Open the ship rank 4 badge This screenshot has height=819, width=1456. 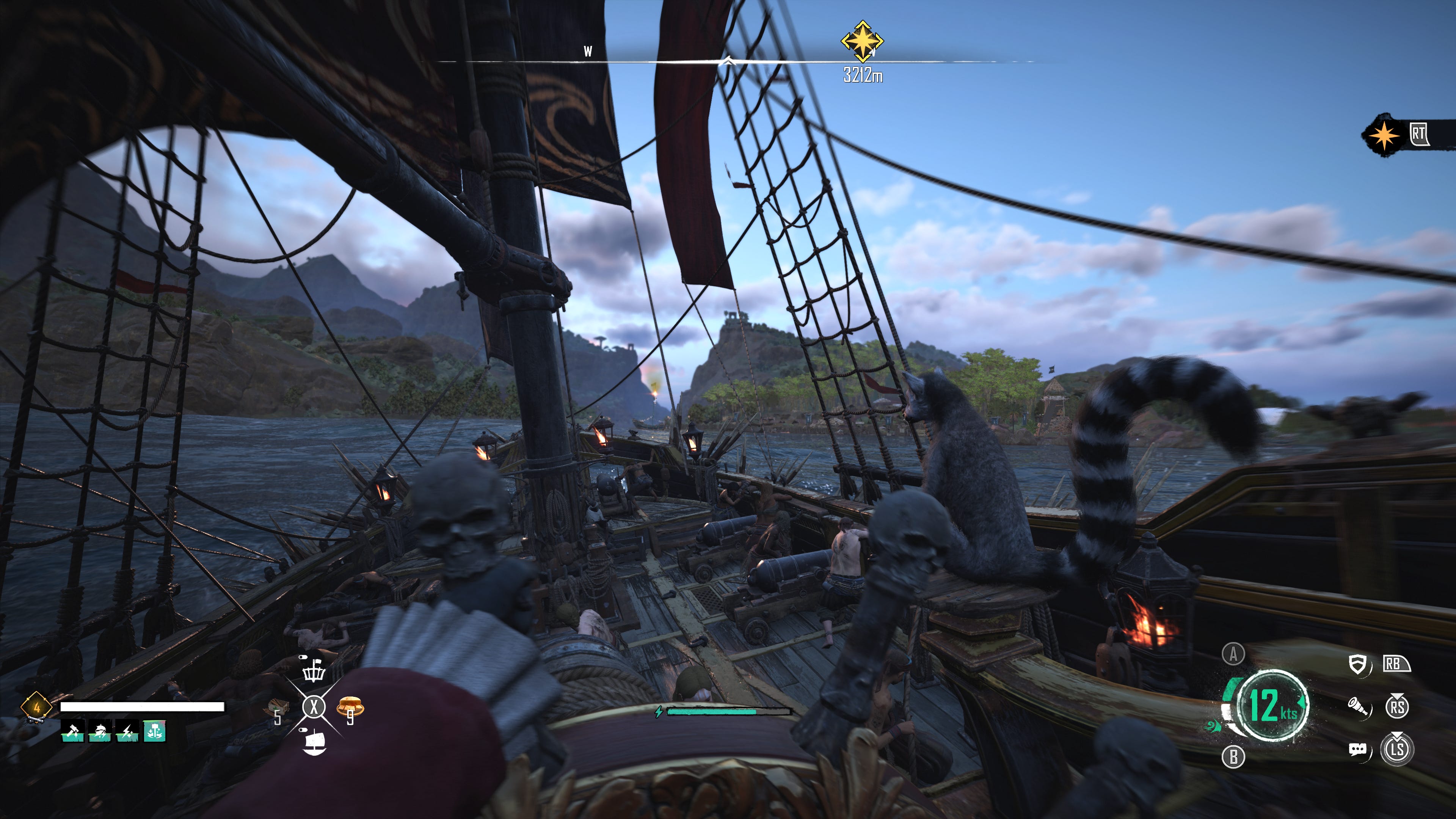36,707
